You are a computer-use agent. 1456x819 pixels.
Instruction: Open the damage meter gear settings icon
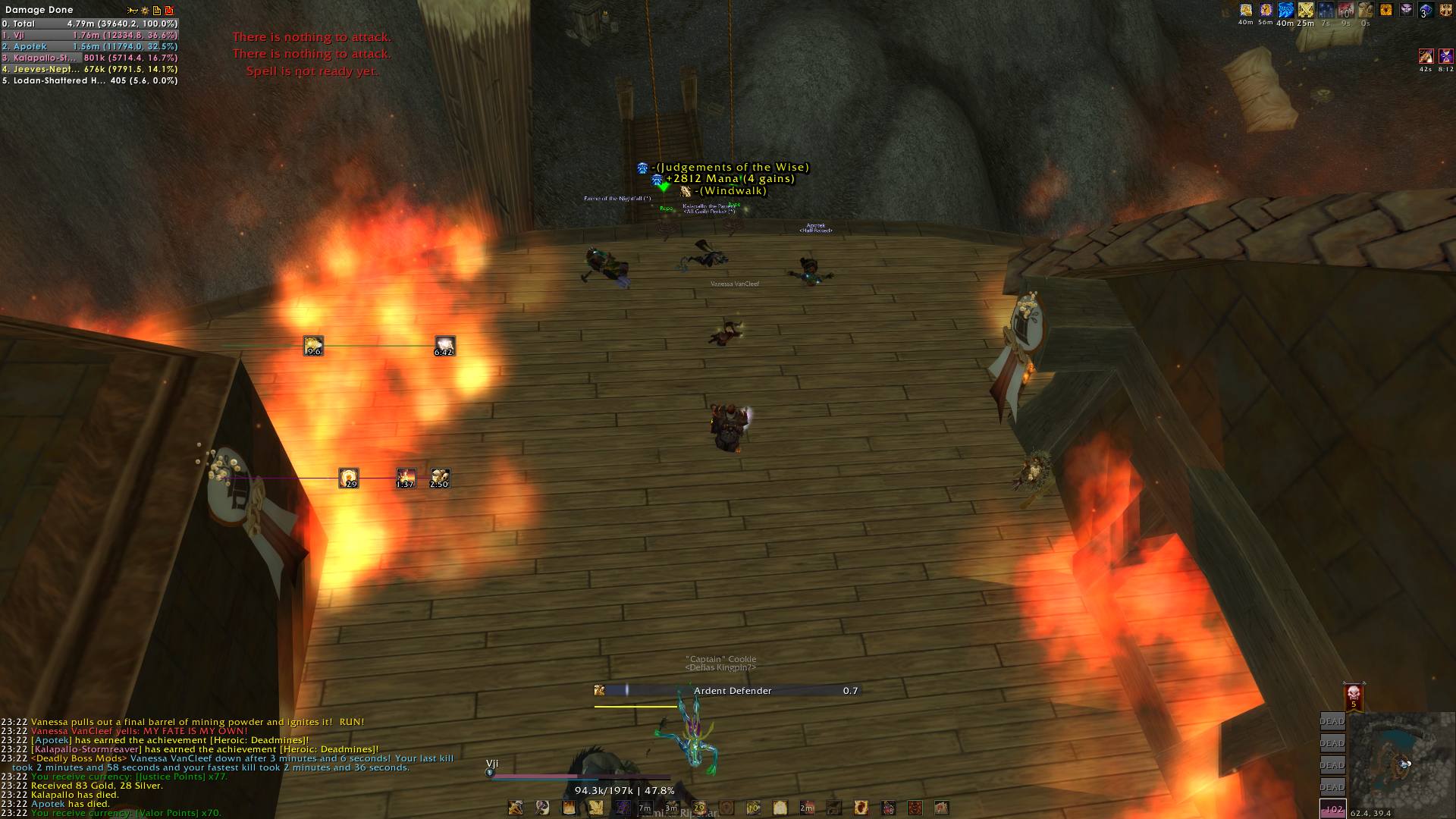(144, 11)
